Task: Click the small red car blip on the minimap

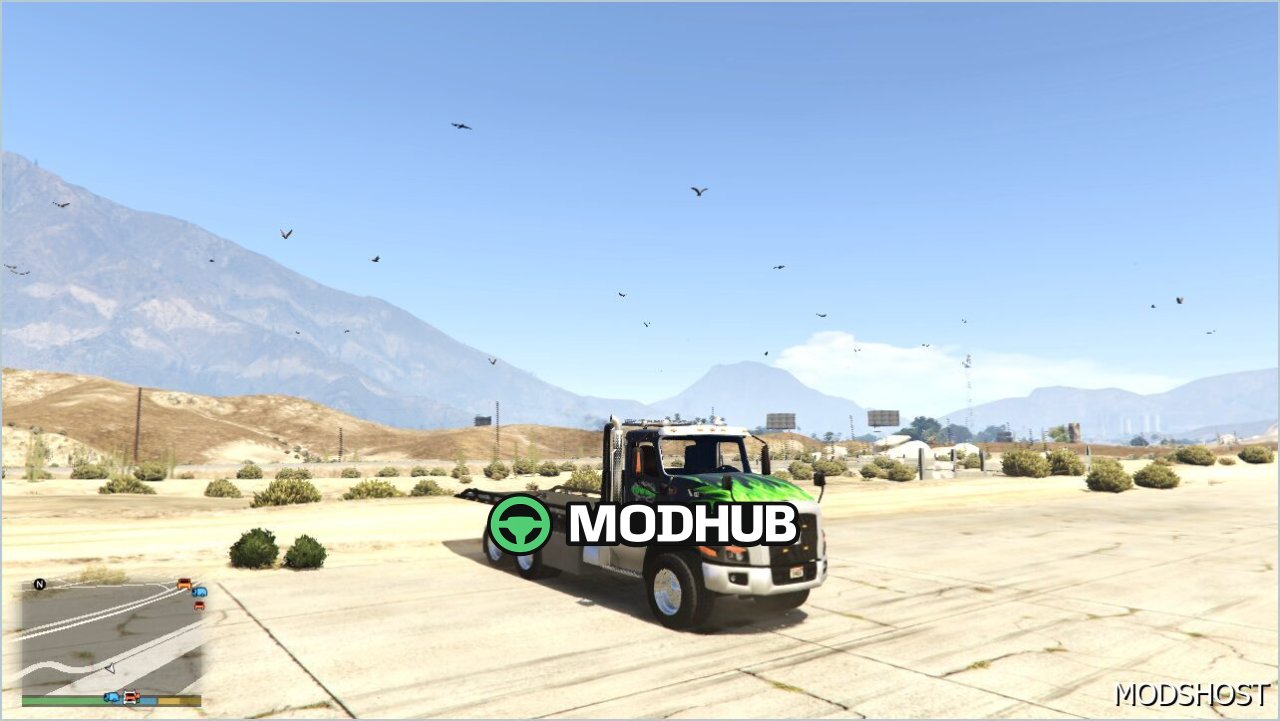Action: 199,605
